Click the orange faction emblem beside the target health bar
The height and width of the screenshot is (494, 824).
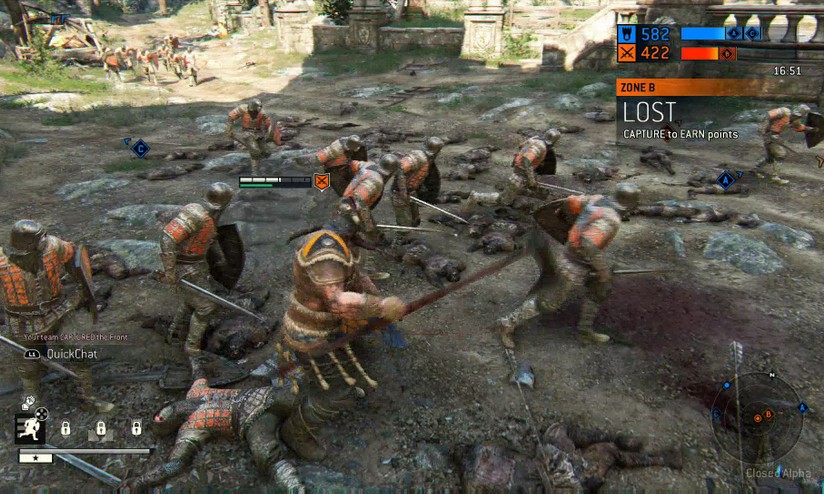tap(322, 181)
